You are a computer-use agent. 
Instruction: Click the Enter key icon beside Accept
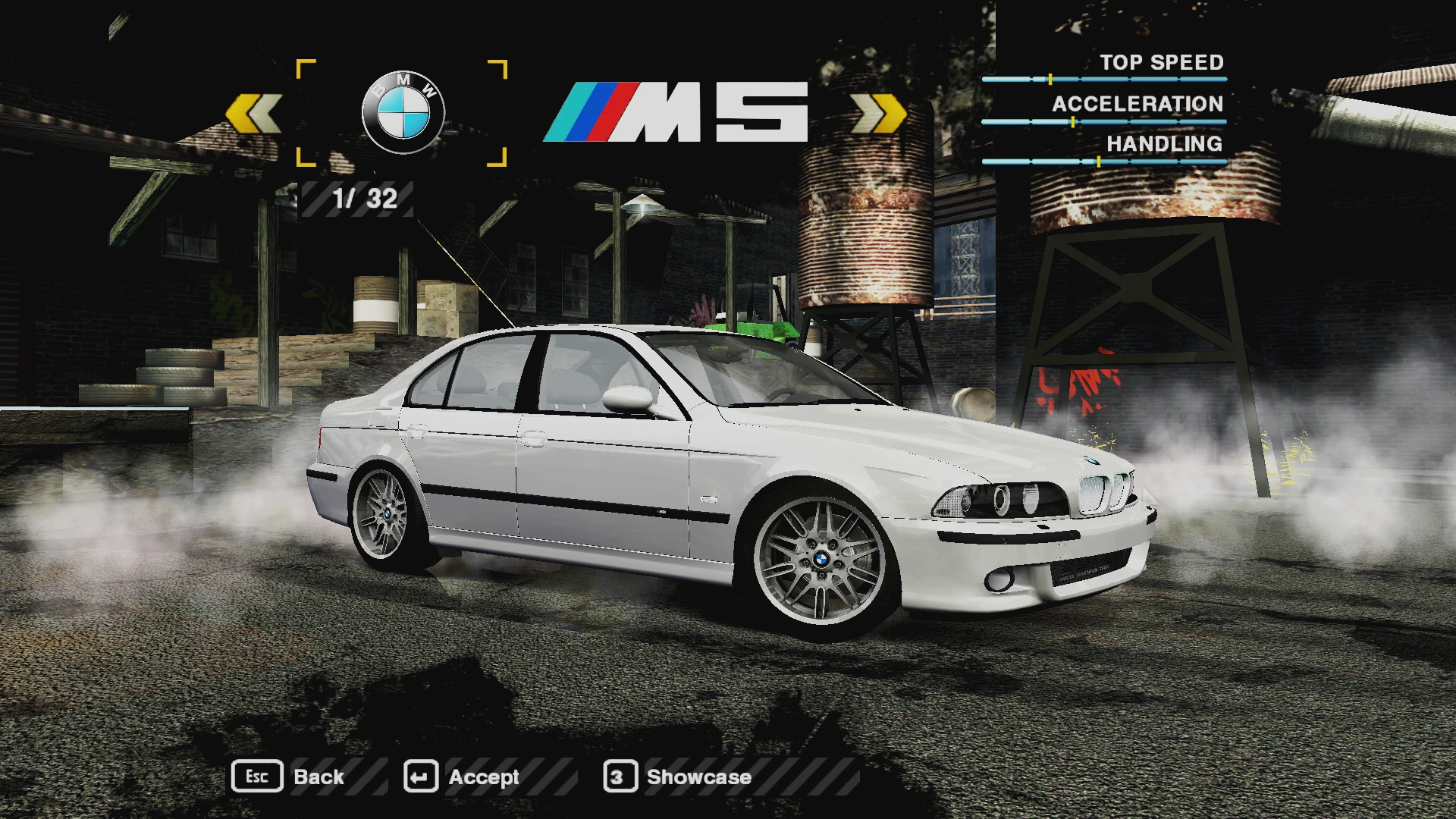[423, 777]
